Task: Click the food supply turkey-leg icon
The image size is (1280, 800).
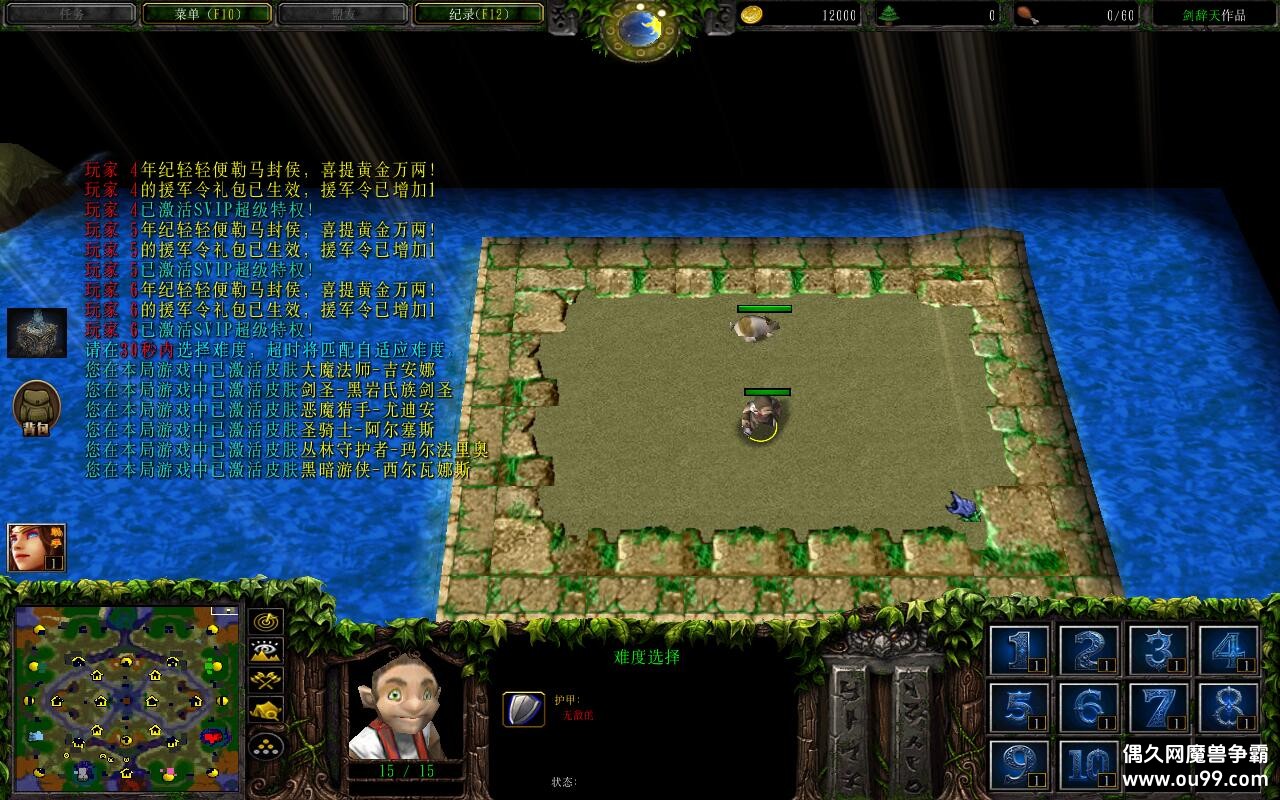Action: 1028,14
